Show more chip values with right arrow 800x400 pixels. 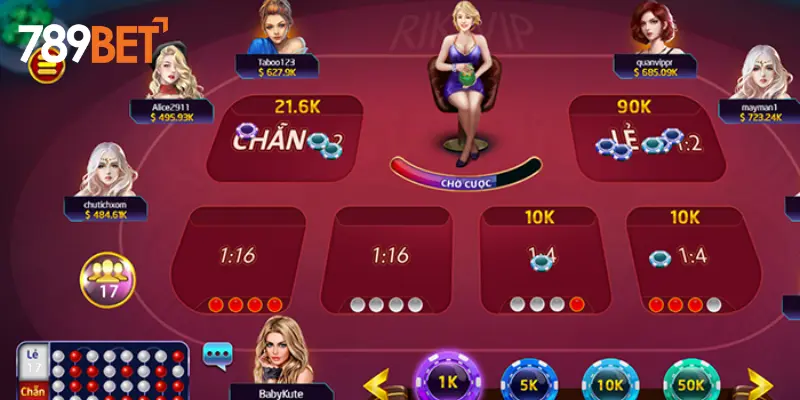(760, 382)
